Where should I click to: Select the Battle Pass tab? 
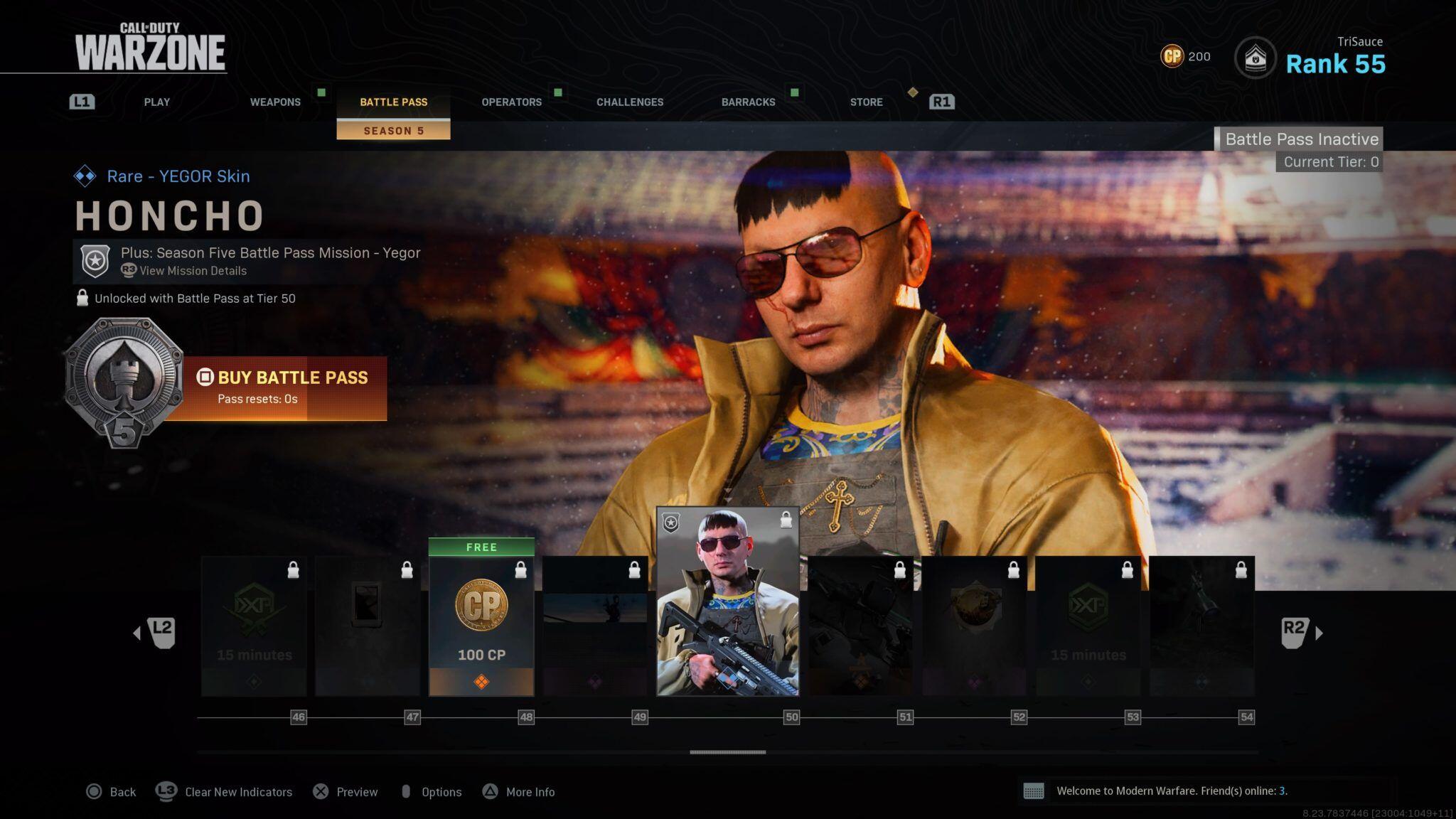393,102
